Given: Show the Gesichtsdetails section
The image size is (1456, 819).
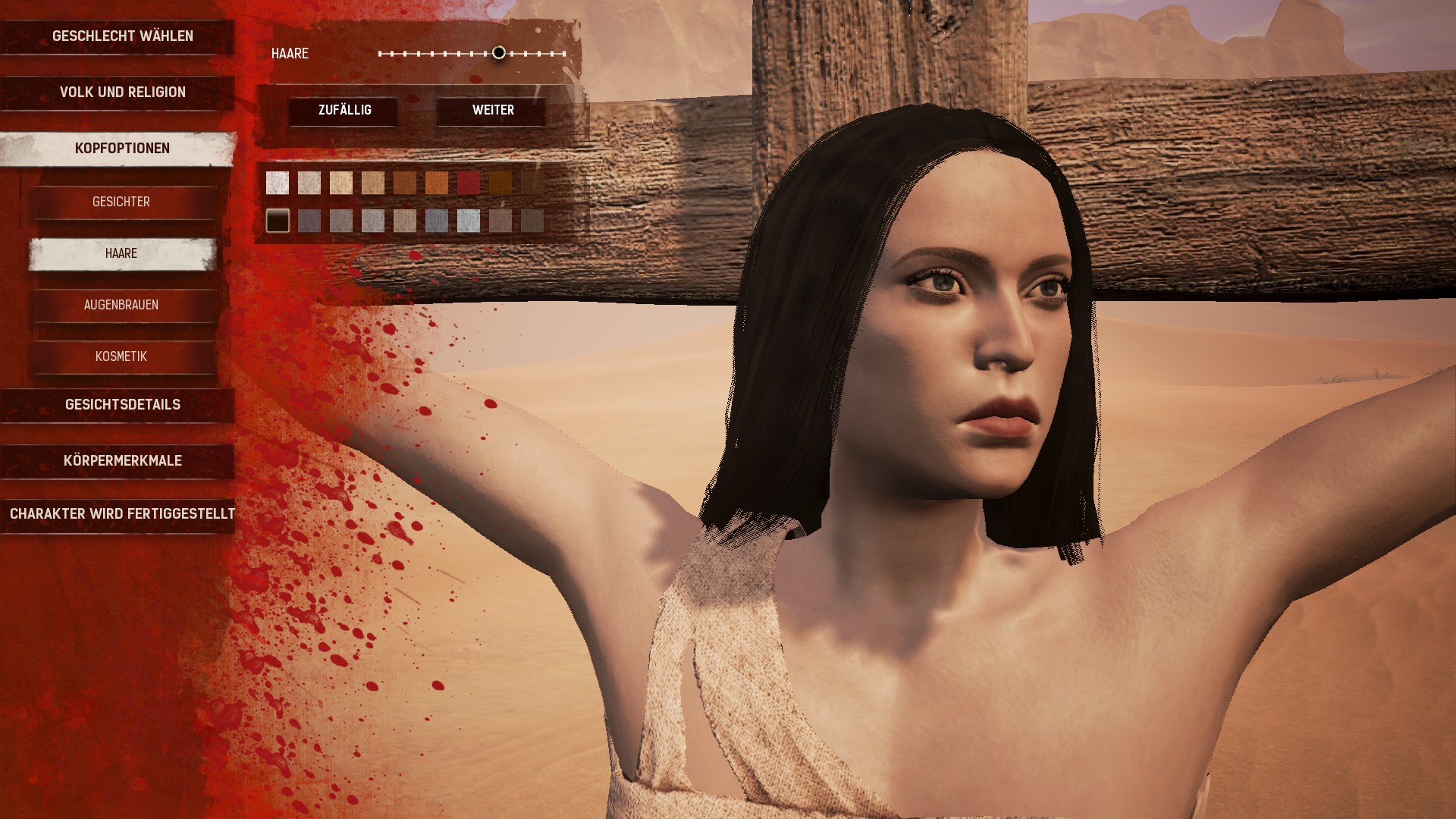Looking at the screenshot, I should [x=122, y=405].
